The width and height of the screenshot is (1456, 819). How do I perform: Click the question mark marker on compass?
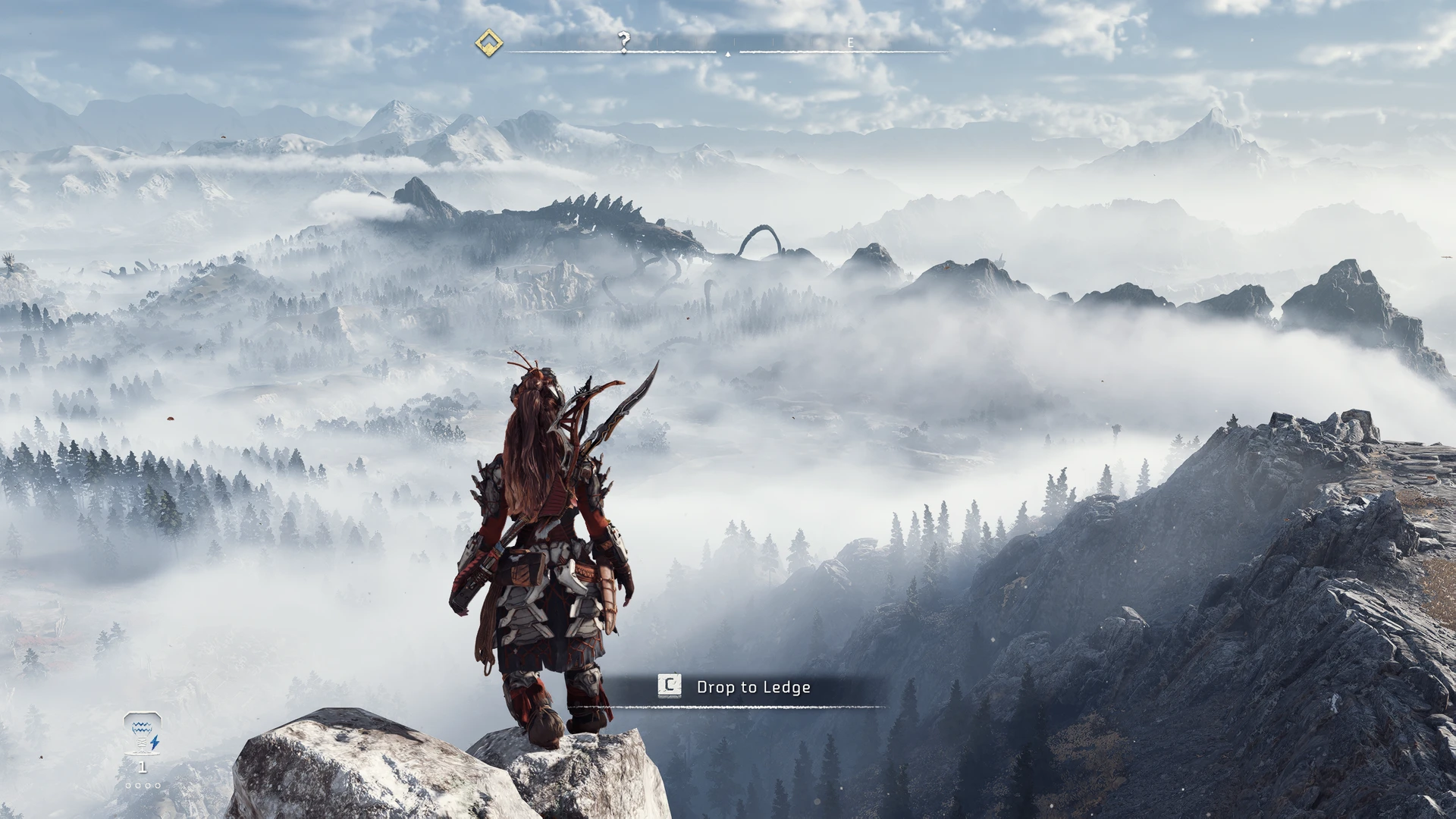tap(624, 42)
